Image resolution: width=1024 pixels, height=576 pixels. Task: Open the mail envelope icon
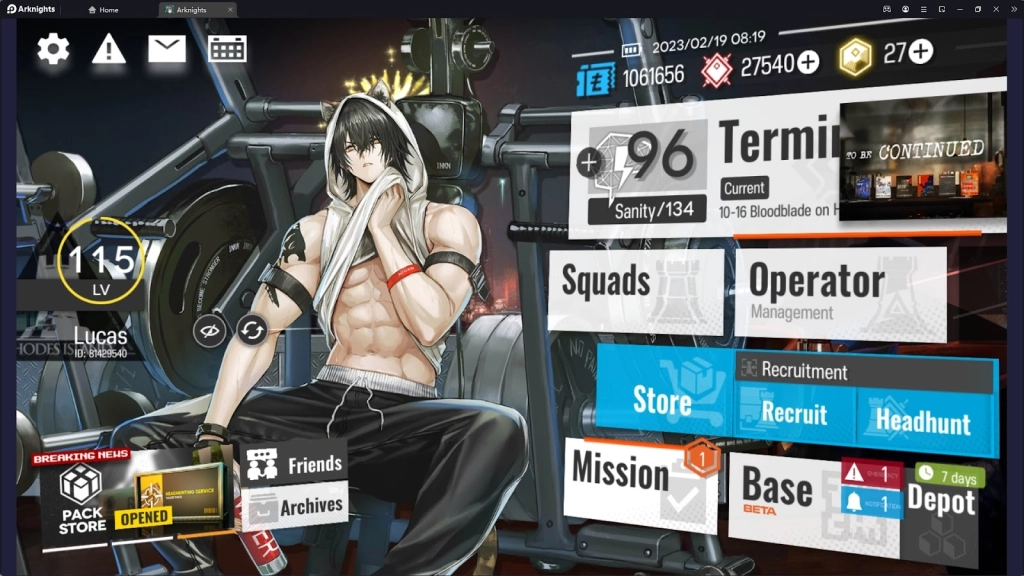(167, 49)
